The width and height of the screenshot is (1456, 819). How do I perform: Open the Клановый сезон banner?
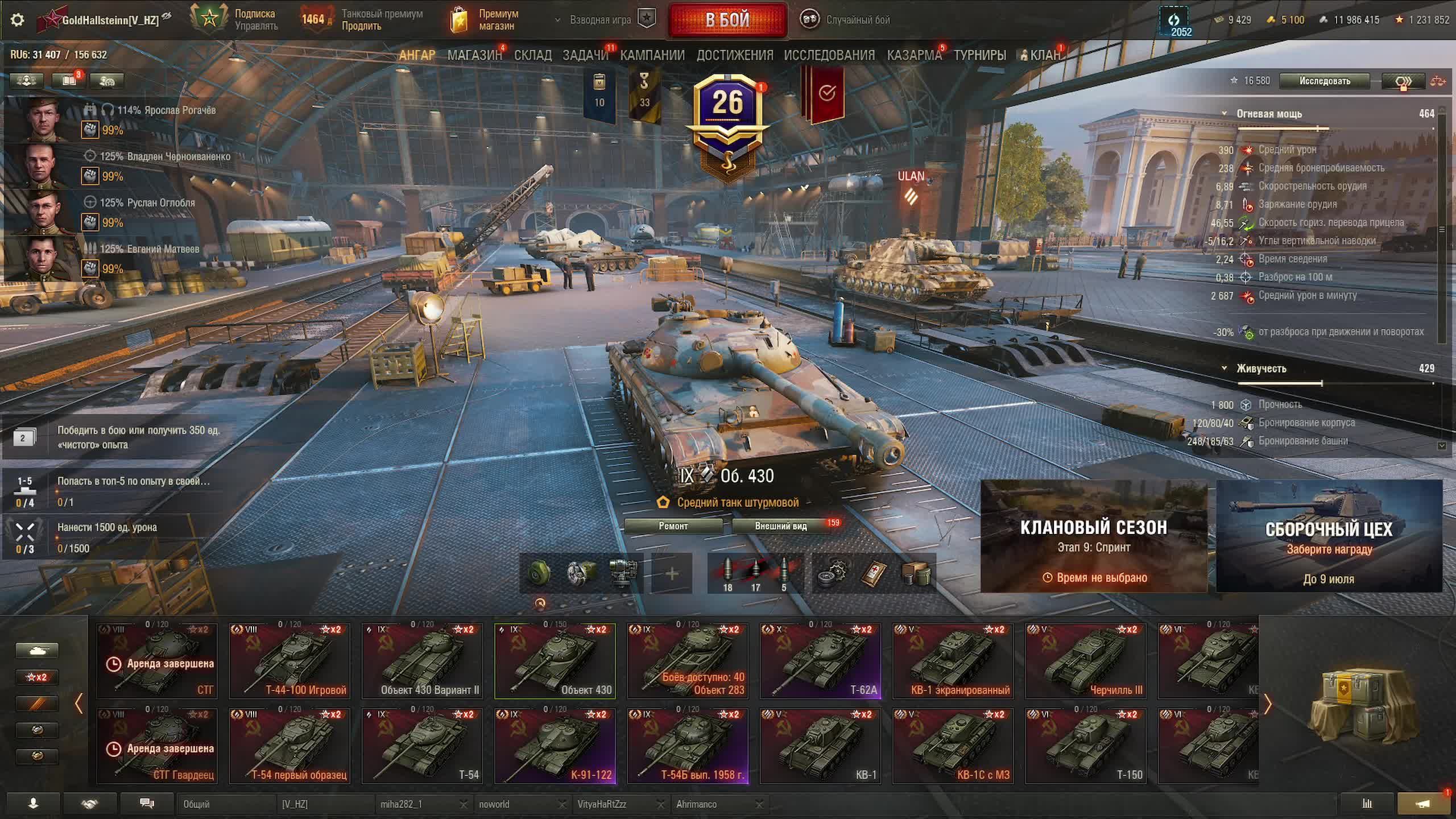click(x=1094, y=536)
